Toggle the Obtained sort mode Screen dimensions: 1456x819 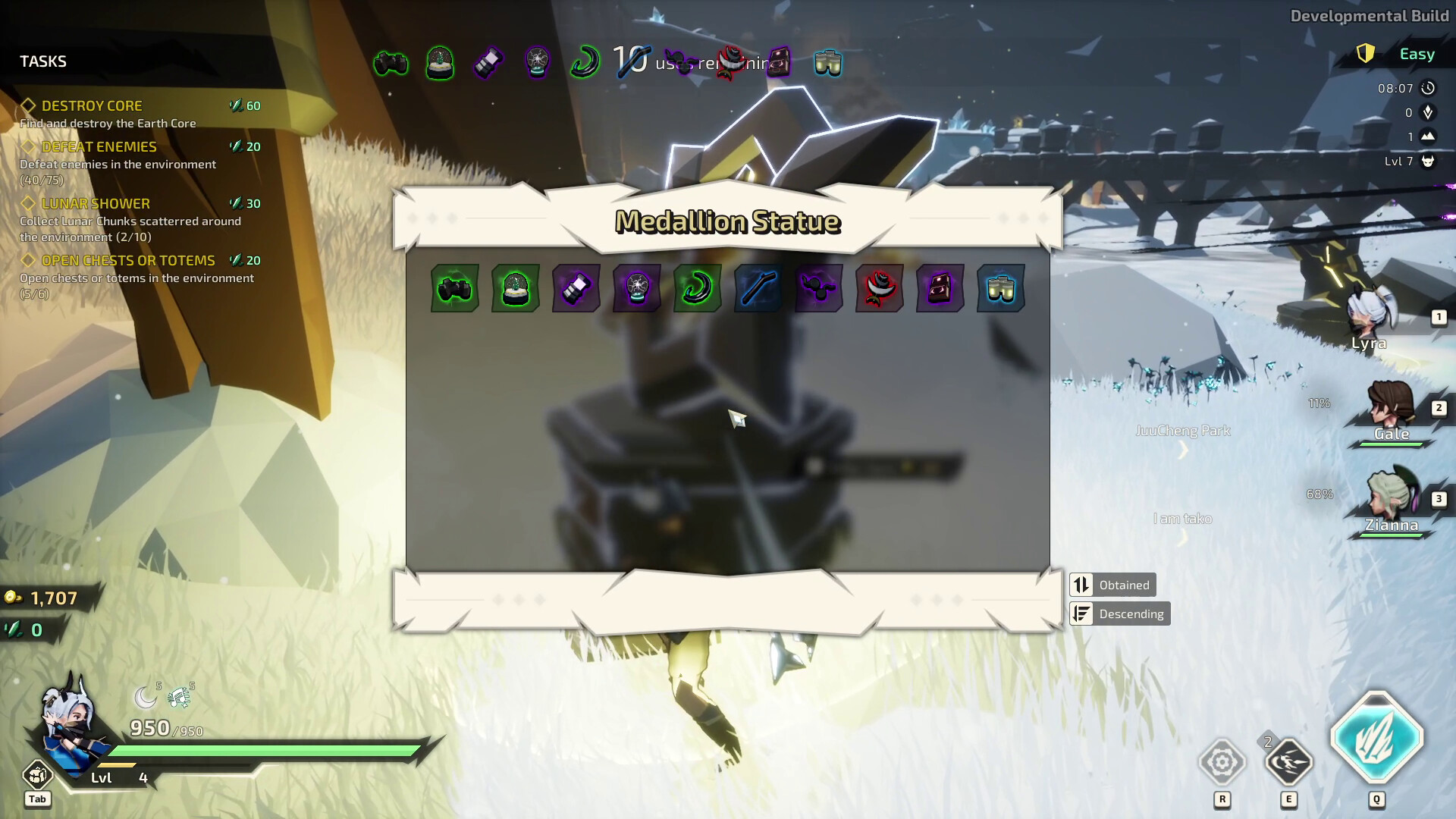(1111, 584)
